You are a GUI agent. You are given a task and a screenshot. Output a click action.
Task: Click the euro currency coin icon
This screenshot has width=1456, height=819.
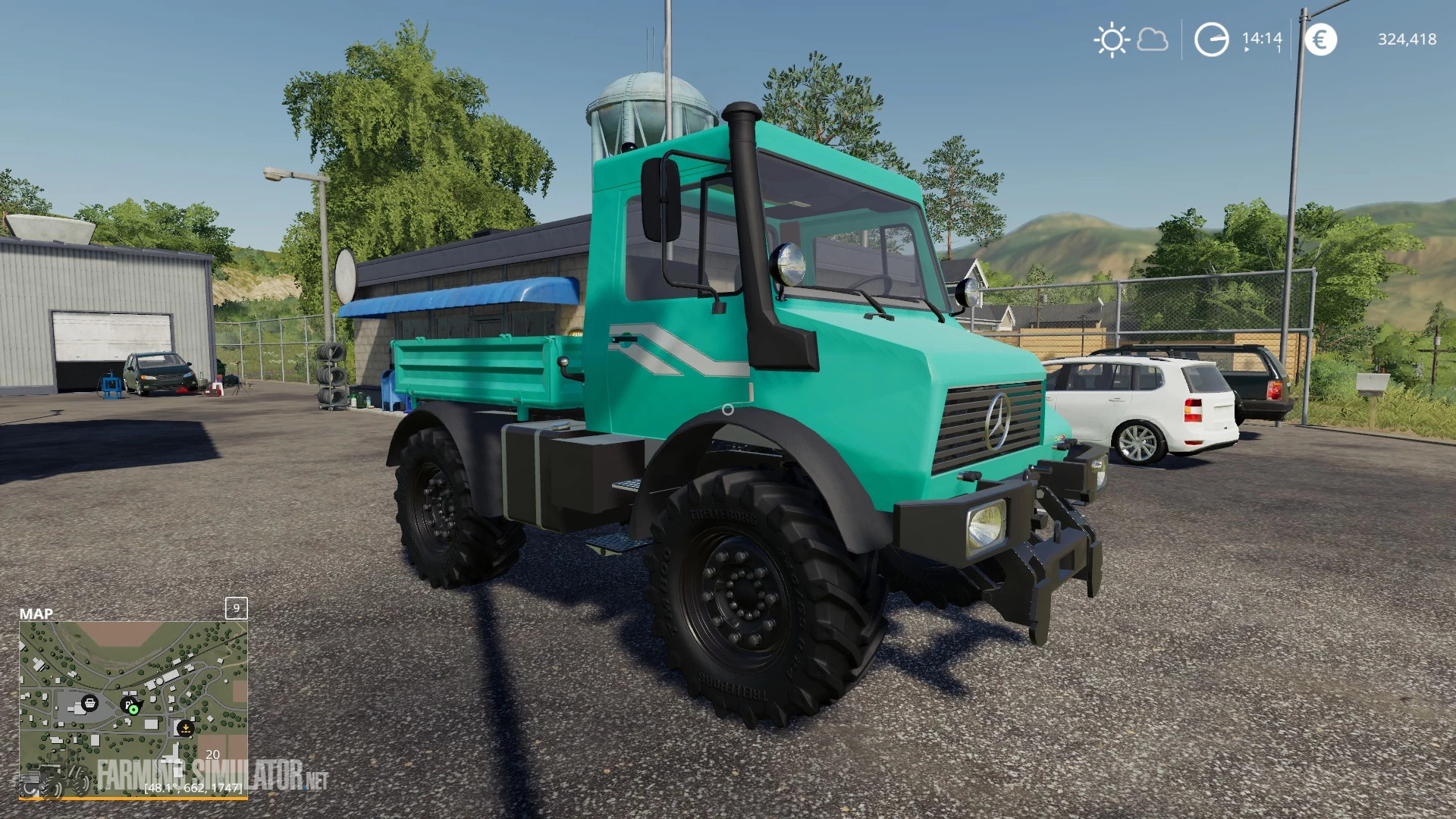[x=1322, y=39]
